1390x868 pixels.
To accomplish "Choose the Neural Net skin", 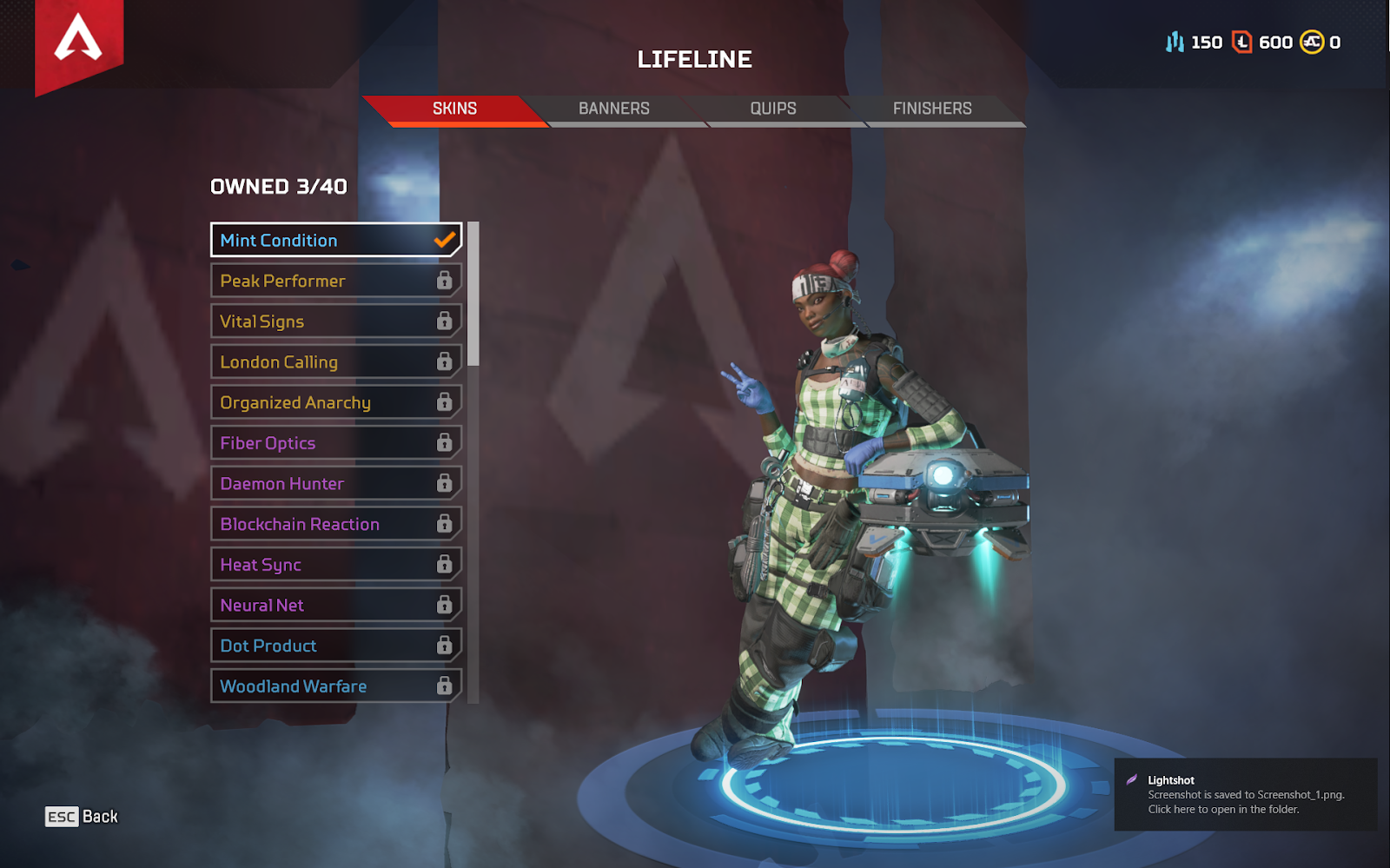I will (x=335, y=606).
